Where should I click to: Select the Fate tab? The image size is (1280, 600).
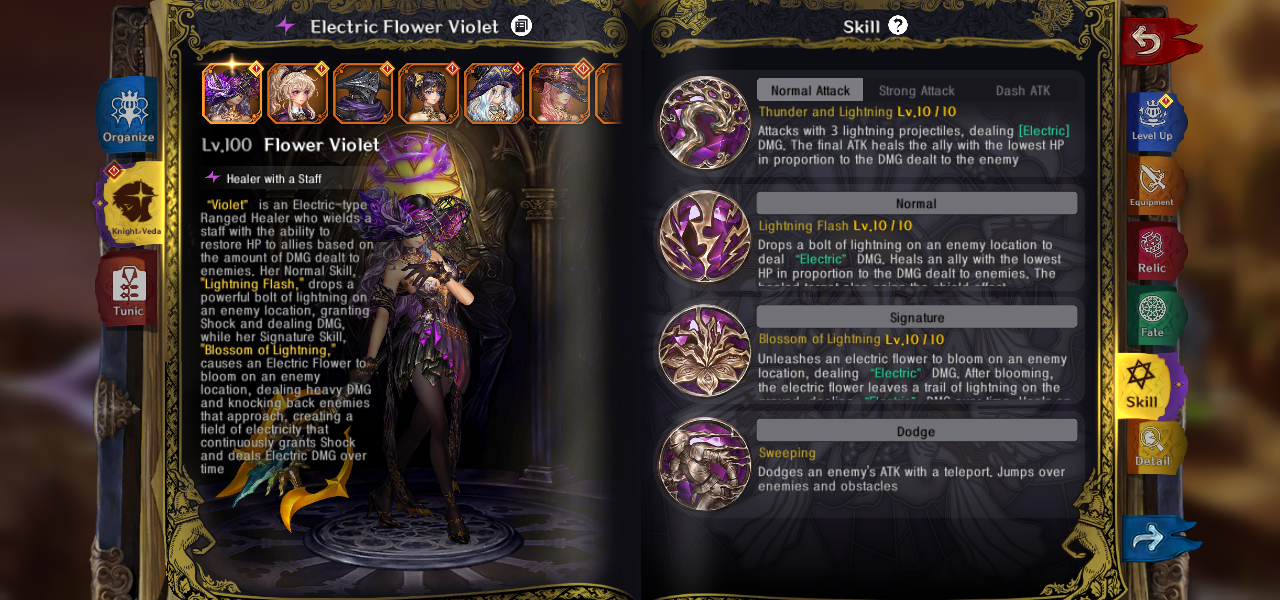1153,315
